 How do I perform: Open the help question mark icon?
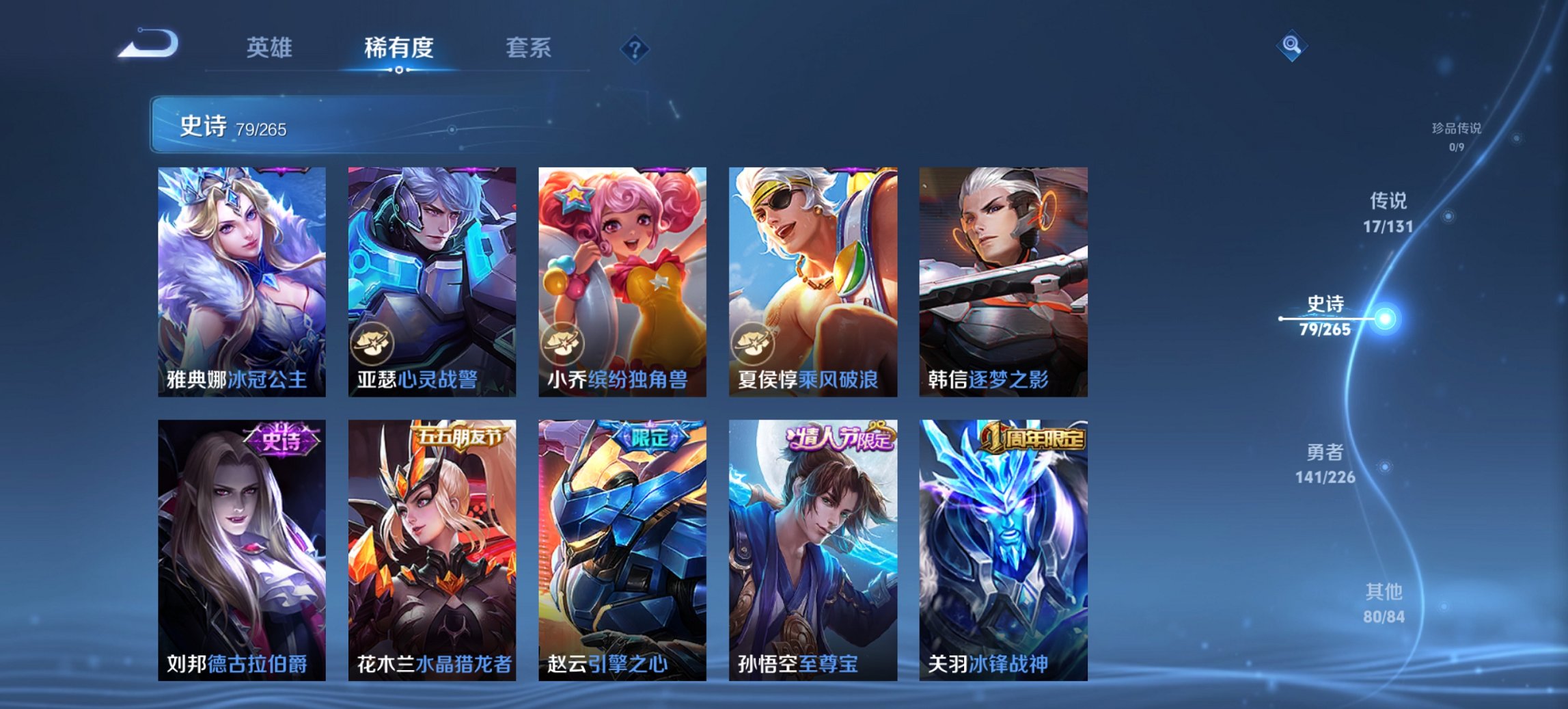[634, 49]
